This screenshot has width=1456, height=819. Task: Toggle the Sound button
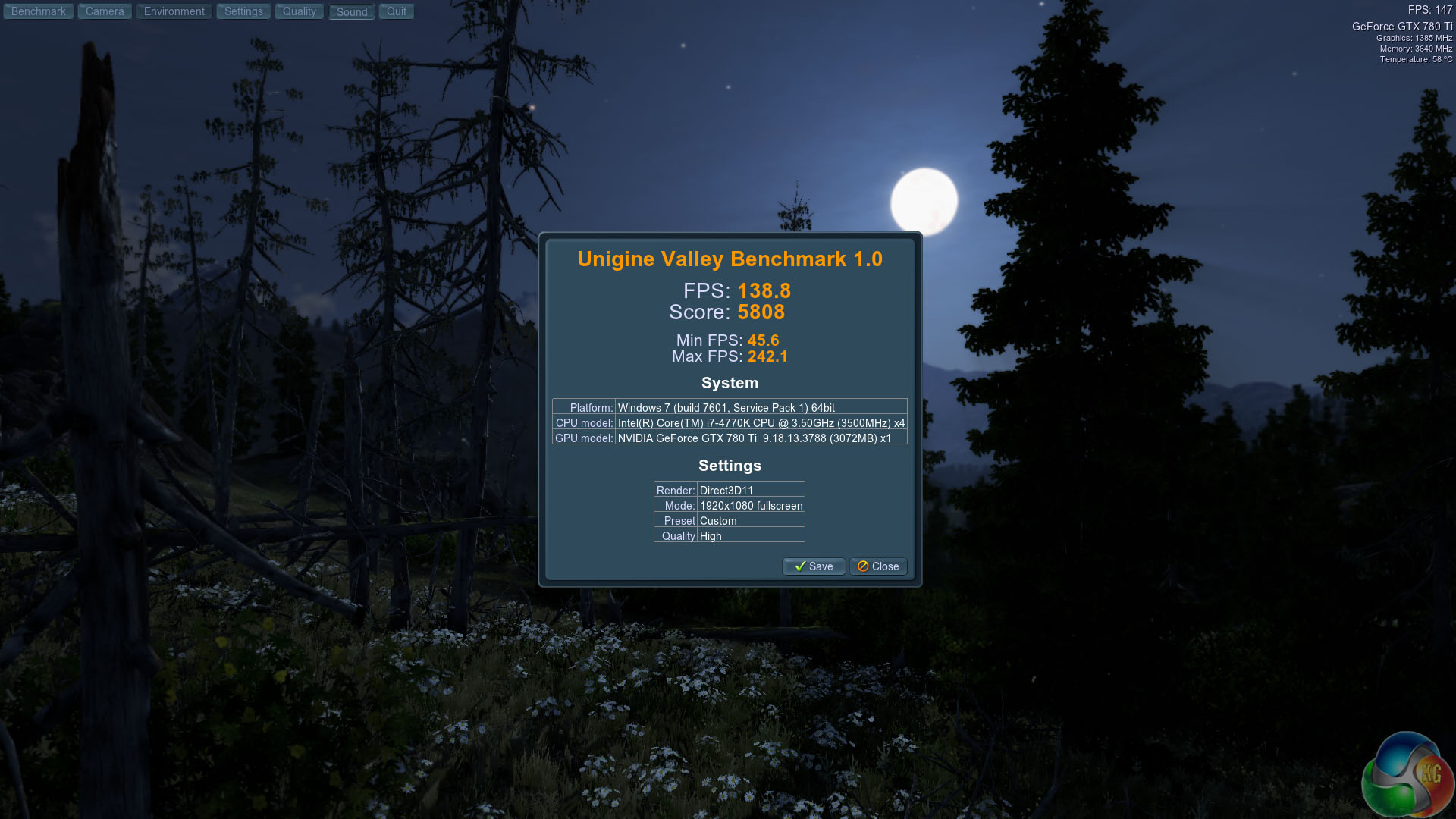[352, 12]
